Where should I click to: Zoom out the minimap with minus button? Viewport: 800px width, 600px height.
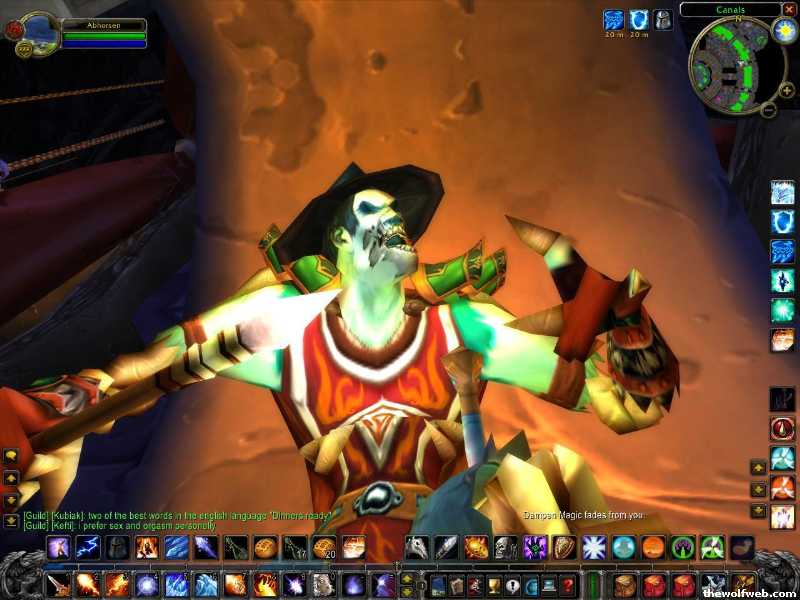click(x=768, y=109)
